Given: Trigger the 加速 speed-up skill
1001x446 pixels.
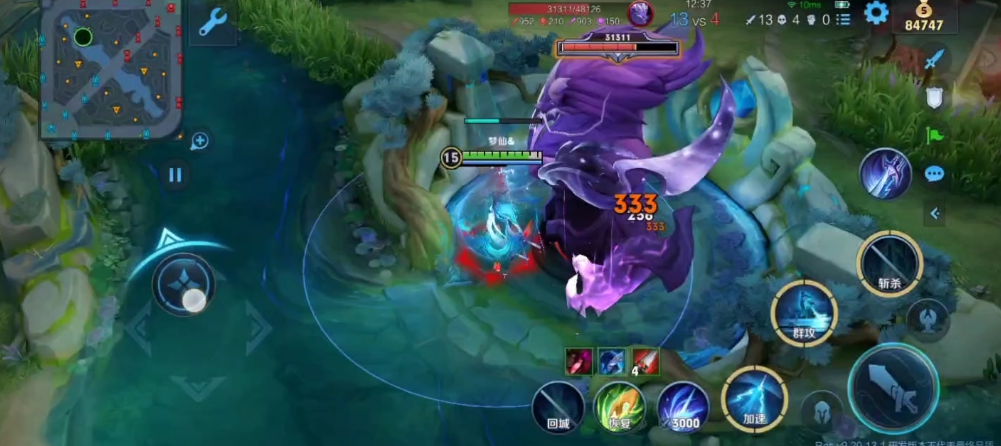Looking at the screenshot, I should point(753,397).
